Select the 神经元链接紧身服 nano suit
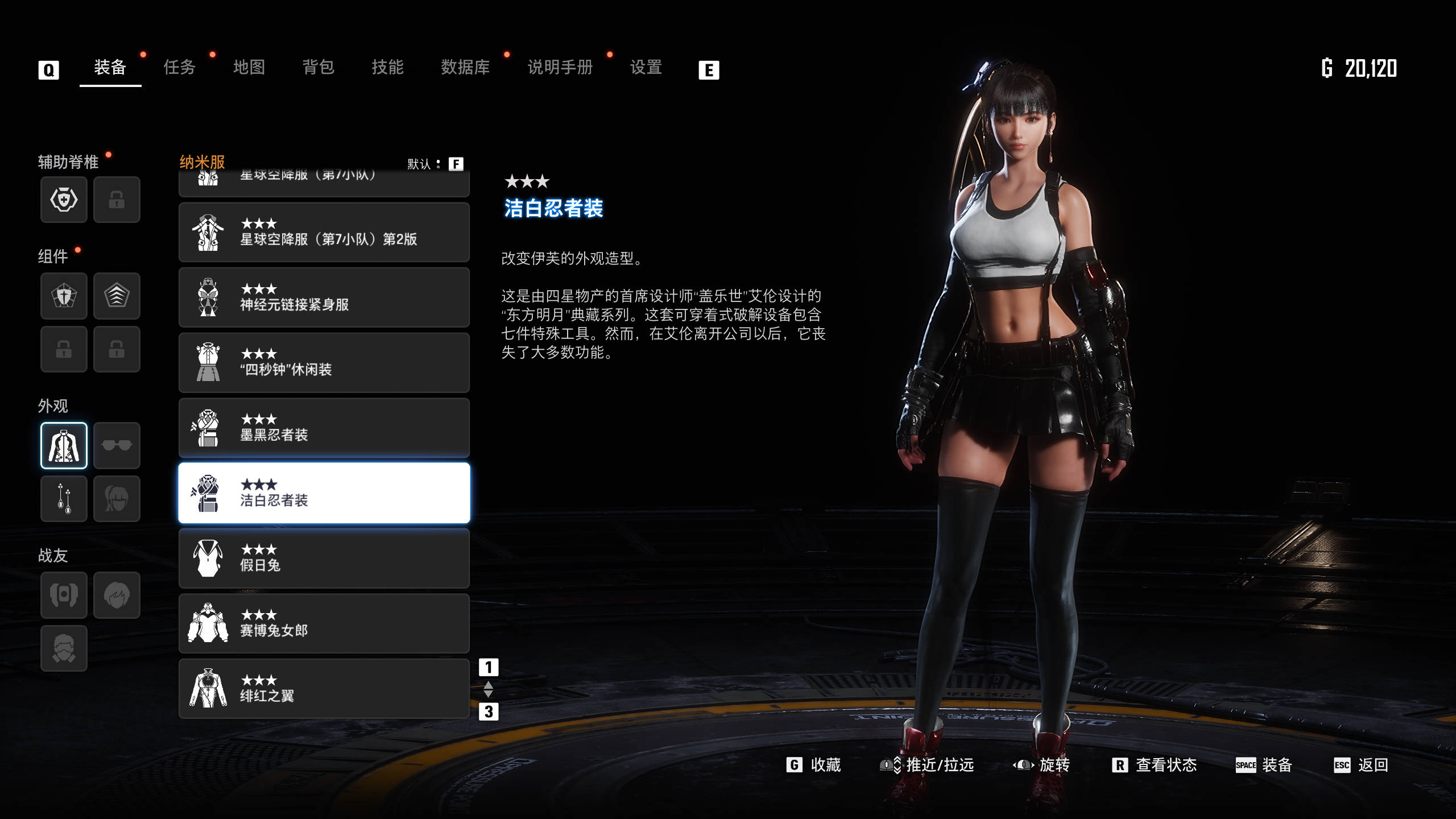Image resolution: width=1456 pixels, height=819 pixels. click(x=324, y=297)
